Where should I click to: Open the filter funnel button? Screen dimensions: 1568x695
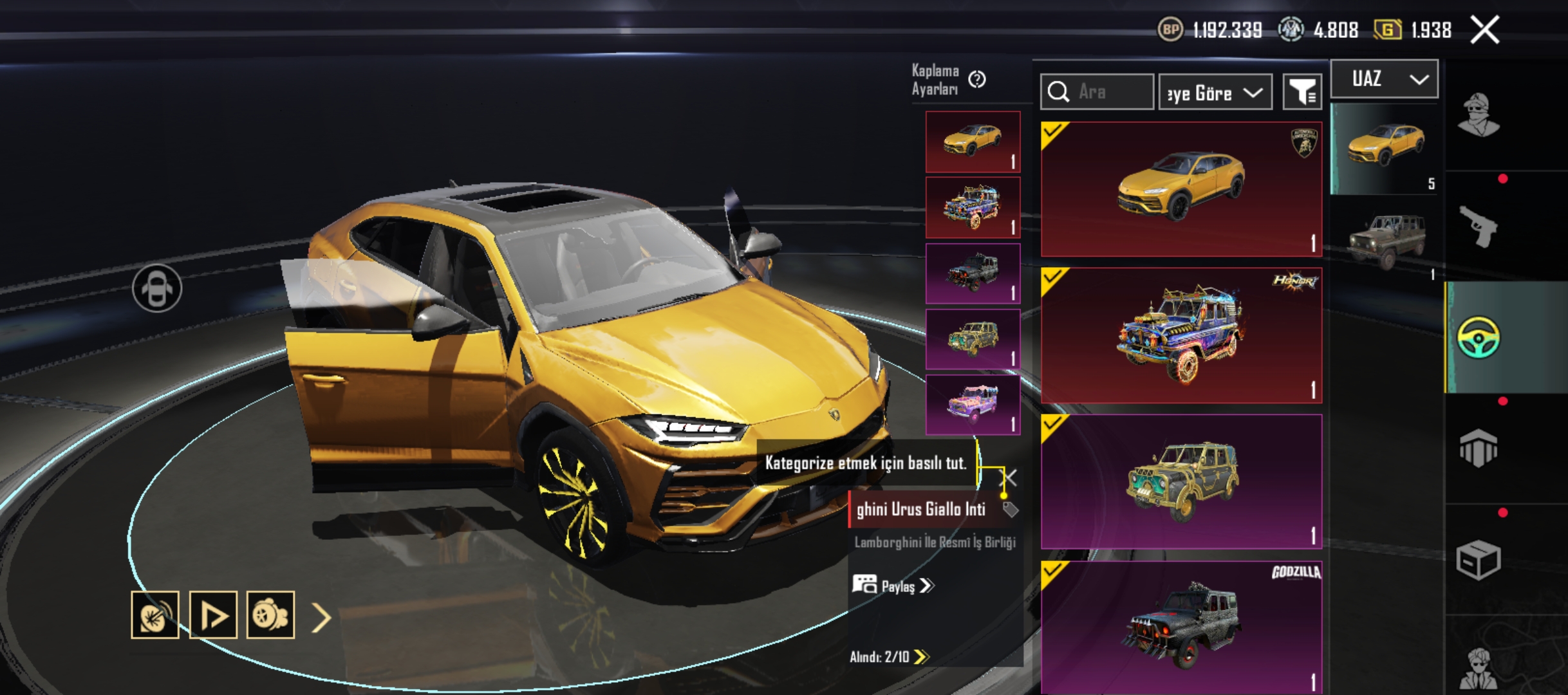(x=1302, y=93)
